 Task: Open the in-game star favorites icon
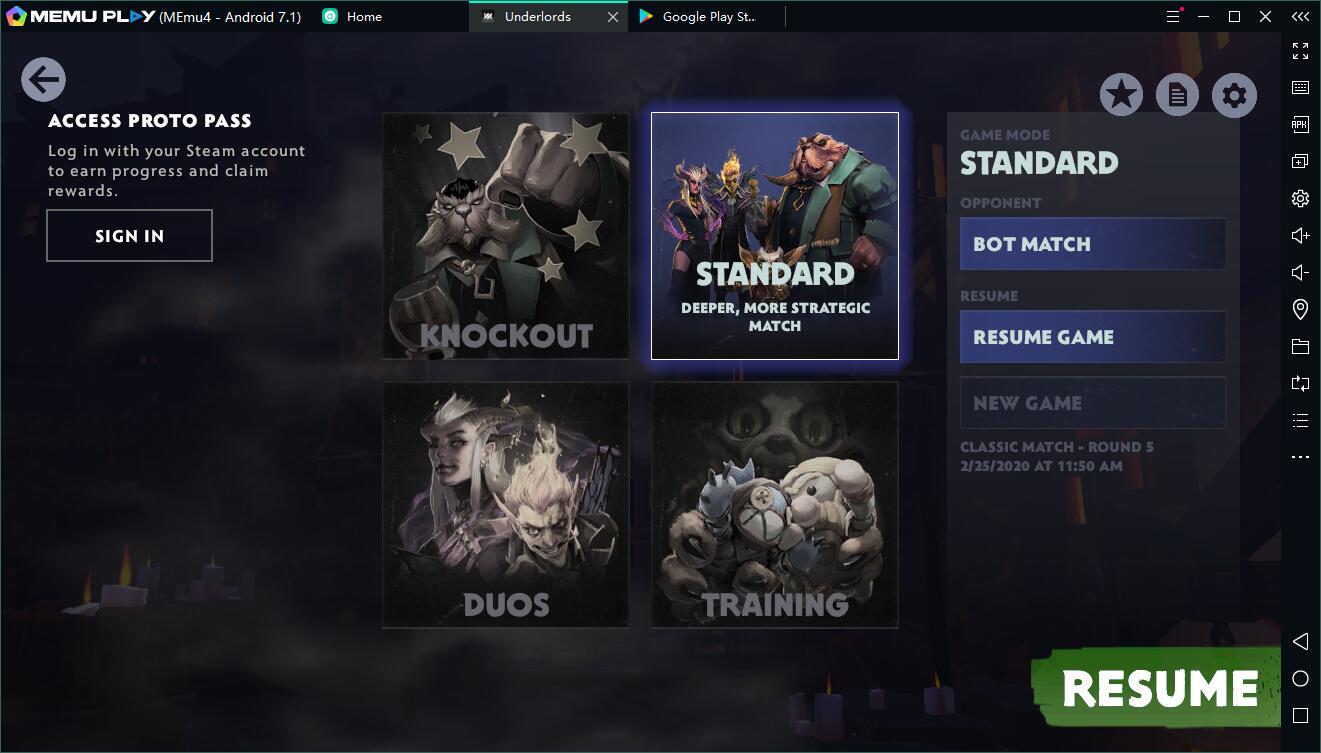pos(1120,94)
